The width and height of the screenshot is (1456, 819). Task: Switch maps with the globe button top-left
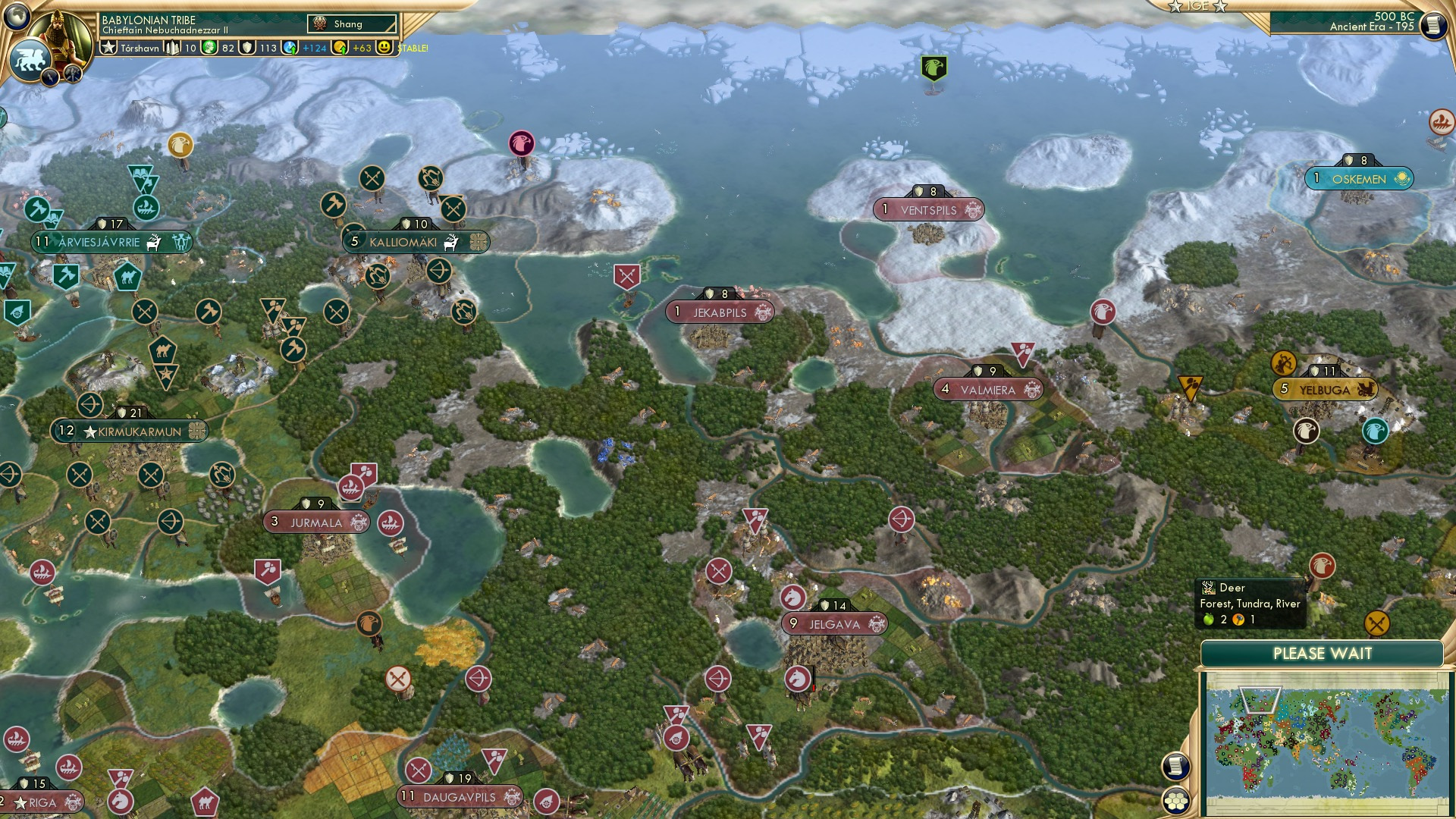click(x=17, y=18)
